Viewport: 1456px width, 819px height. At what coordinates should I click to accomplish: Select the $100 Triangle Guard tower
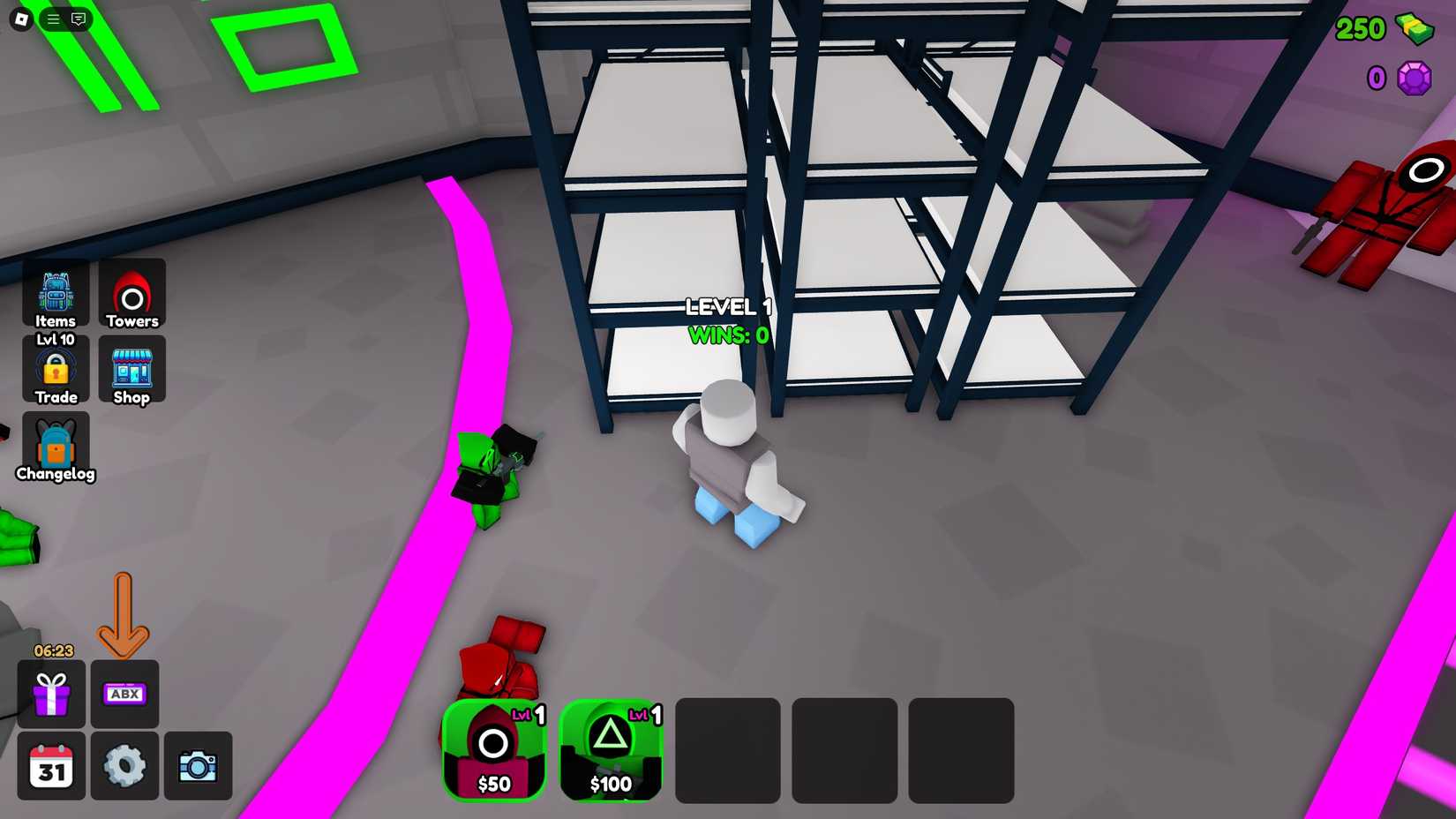(x=611, y=750)
